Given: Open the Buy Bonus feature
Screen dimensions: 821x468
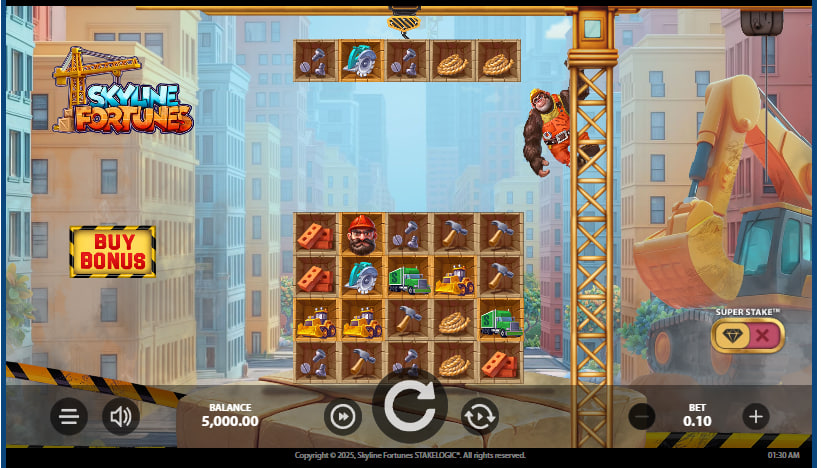Looking at the screenshot, I should coord(112,252).
